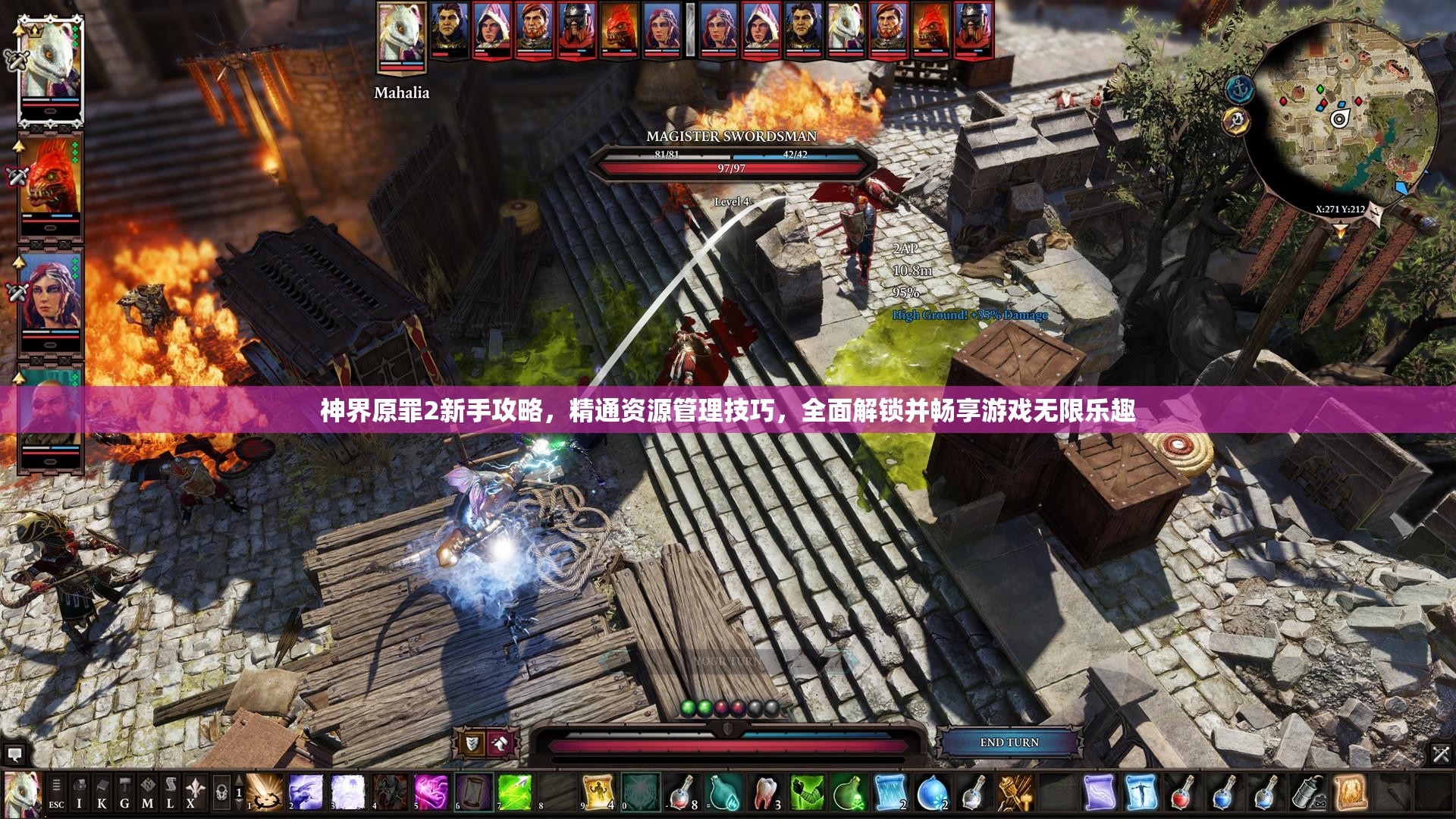The height and width of the screenshot is (819, 1456).
Task: Click the down arrow to switch hotbar page
Action: pos(239,805)
